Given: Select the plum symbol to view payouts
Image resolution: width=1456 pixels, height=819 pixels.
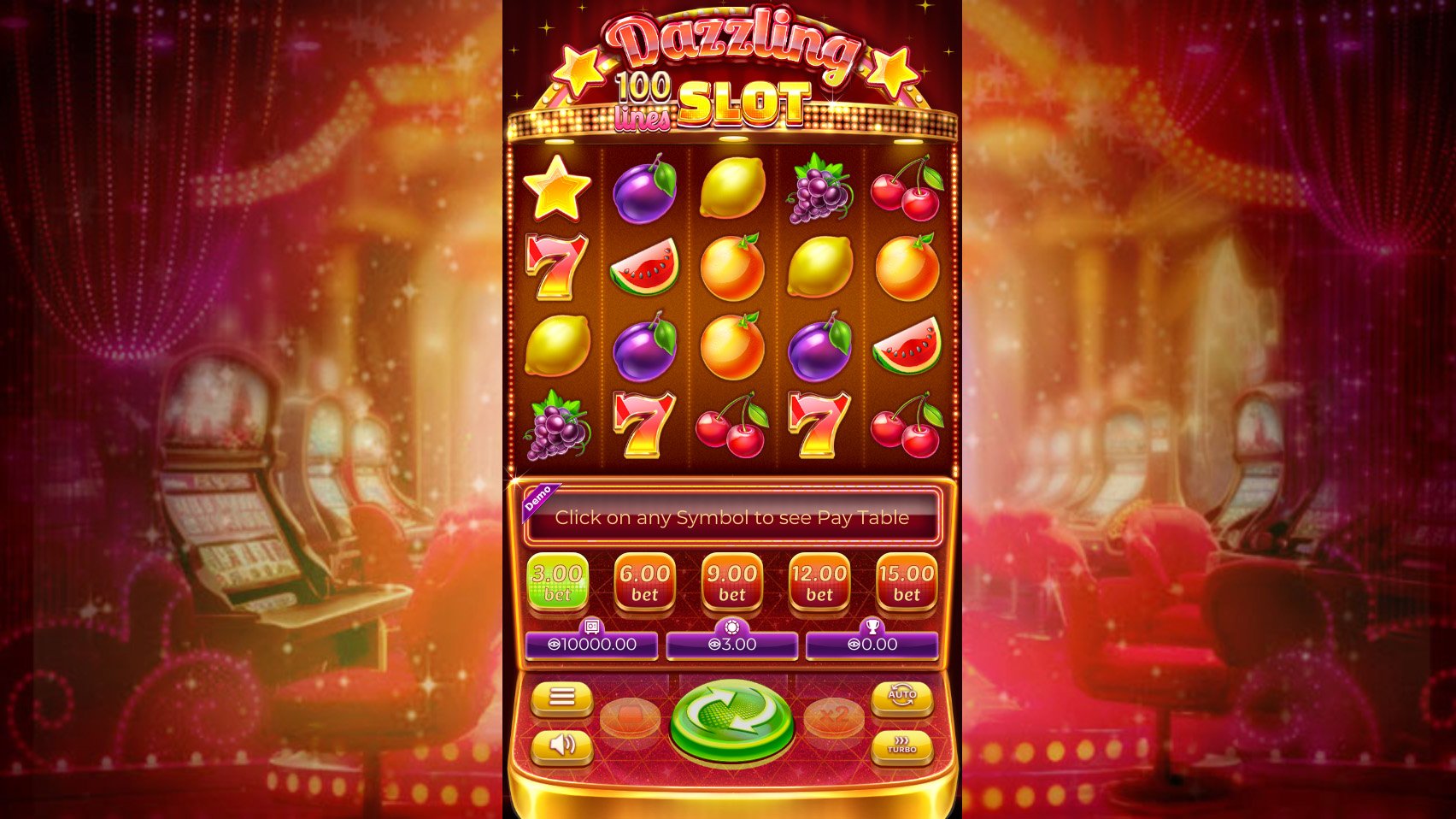Looking at the screenshot, I should 646,190.
